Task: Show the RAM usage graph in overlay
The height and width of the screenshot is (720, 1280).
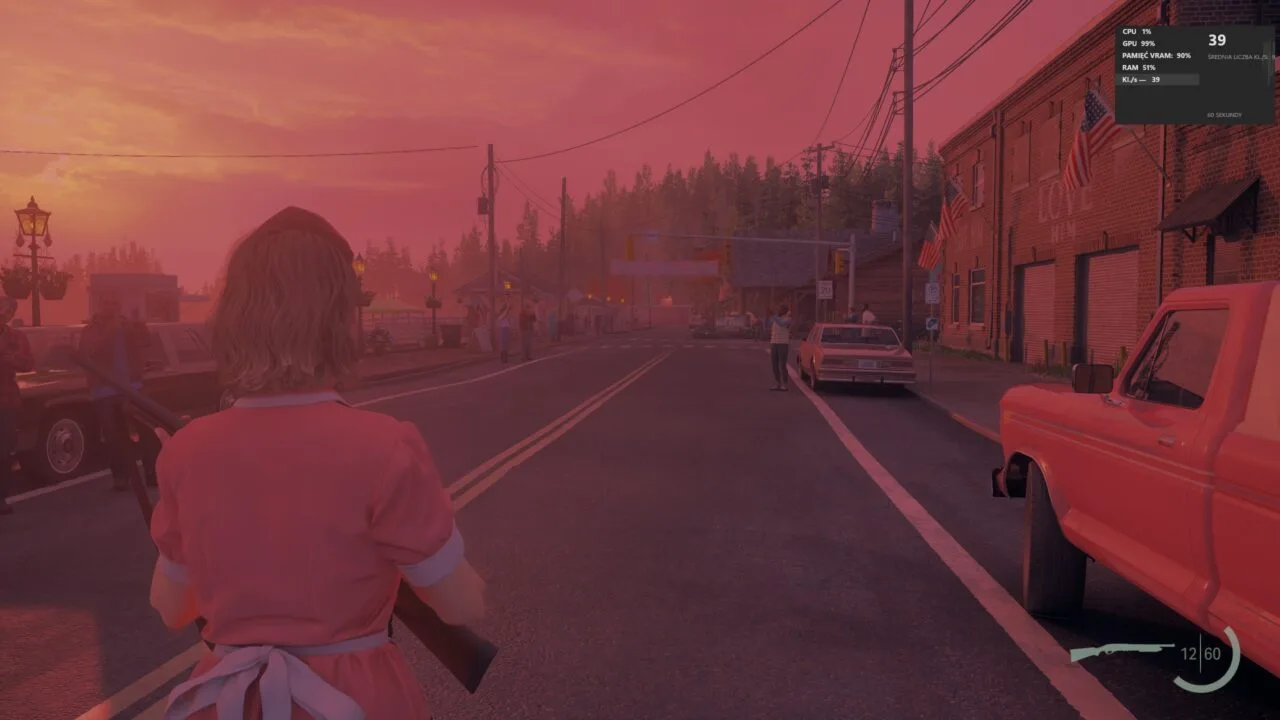Action: point(1140,67)
